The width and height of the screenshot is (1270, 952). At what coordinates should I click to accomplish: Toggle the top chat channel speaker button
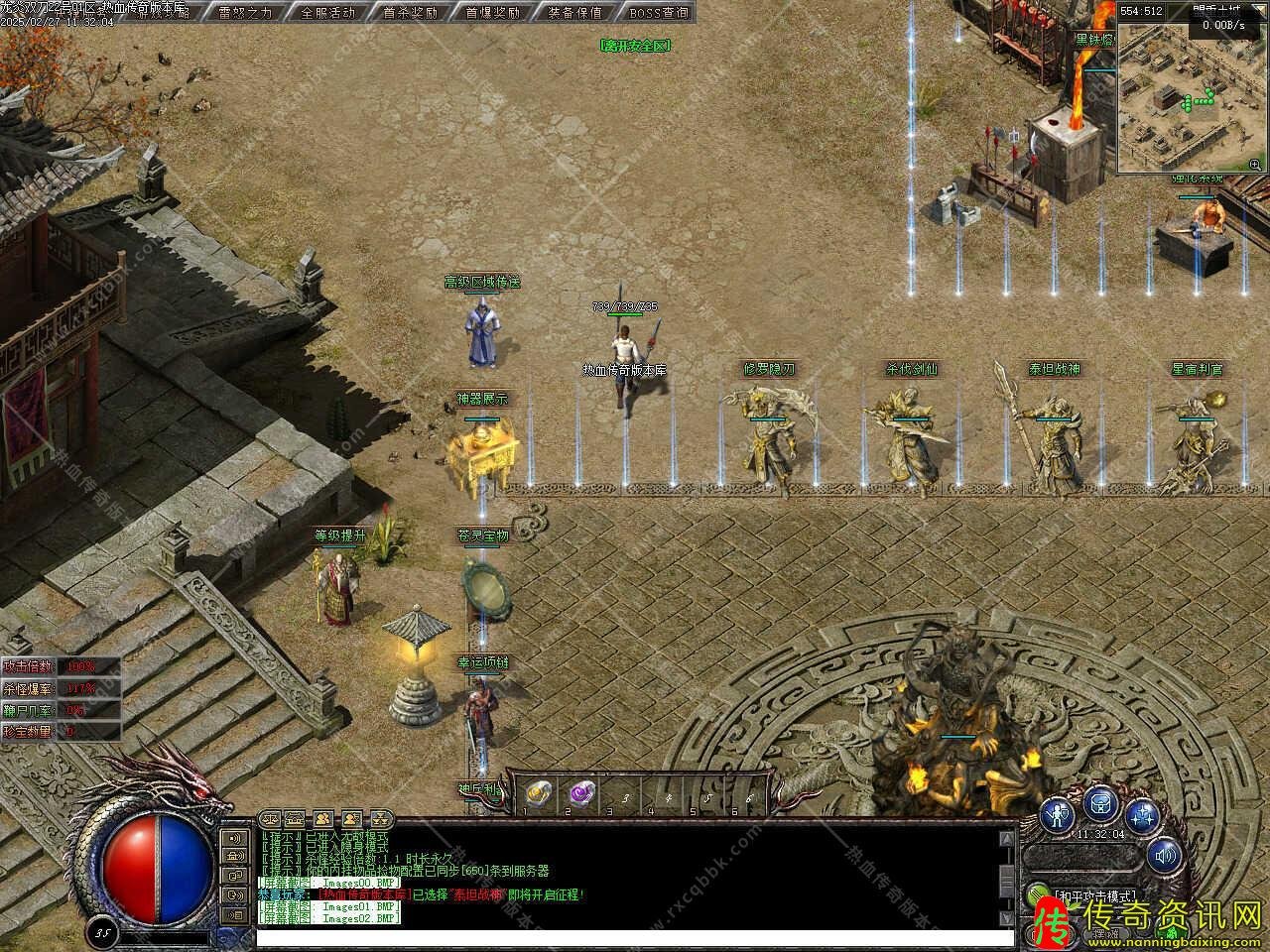235,839
